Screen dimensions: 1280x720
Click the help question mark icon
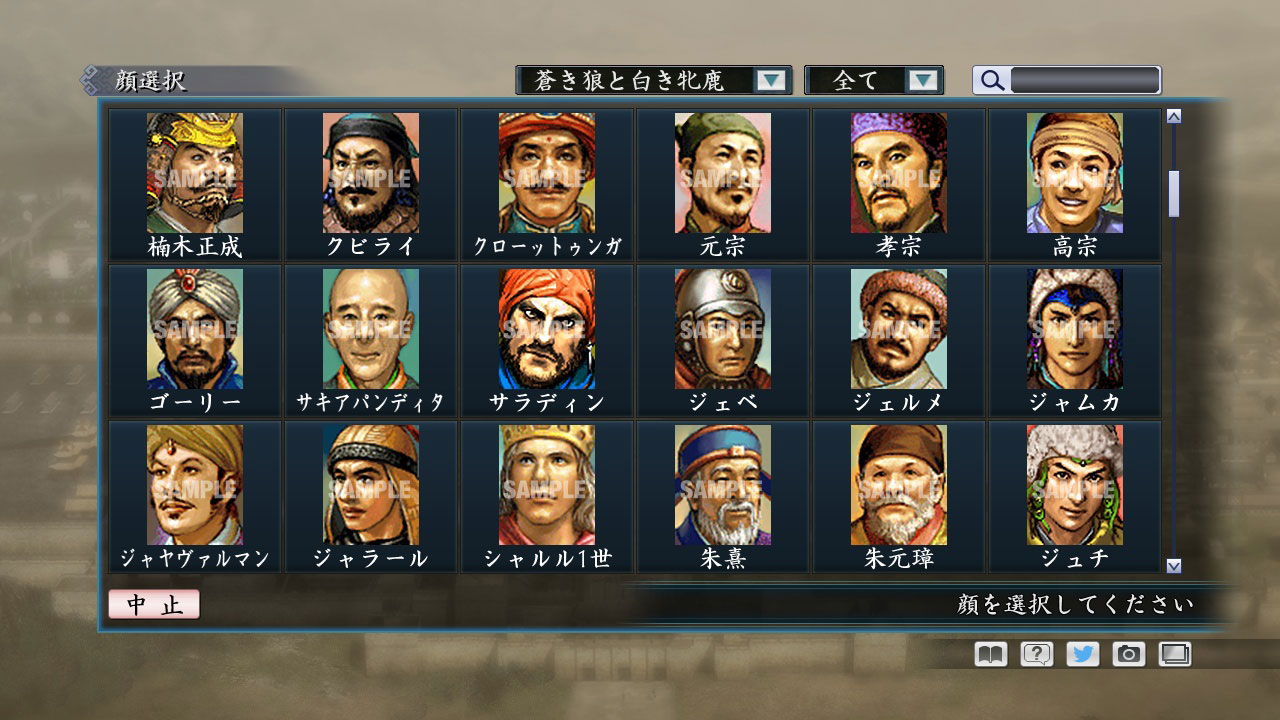pos(1037,653)
